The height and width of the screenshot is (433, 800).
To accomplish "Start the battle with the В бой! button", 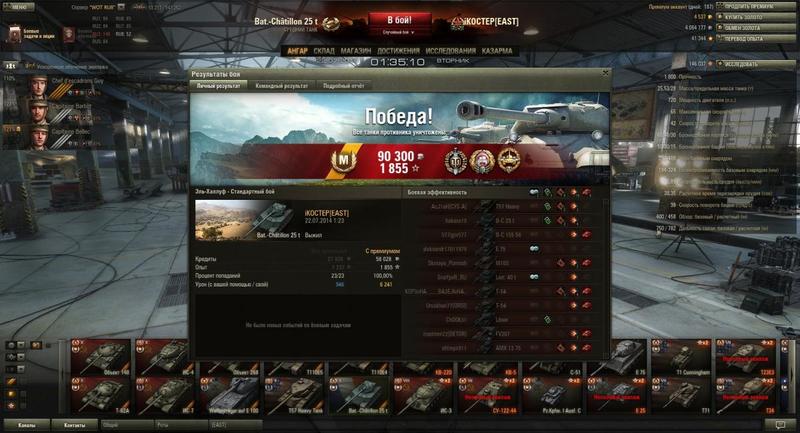I will (400, 20).
